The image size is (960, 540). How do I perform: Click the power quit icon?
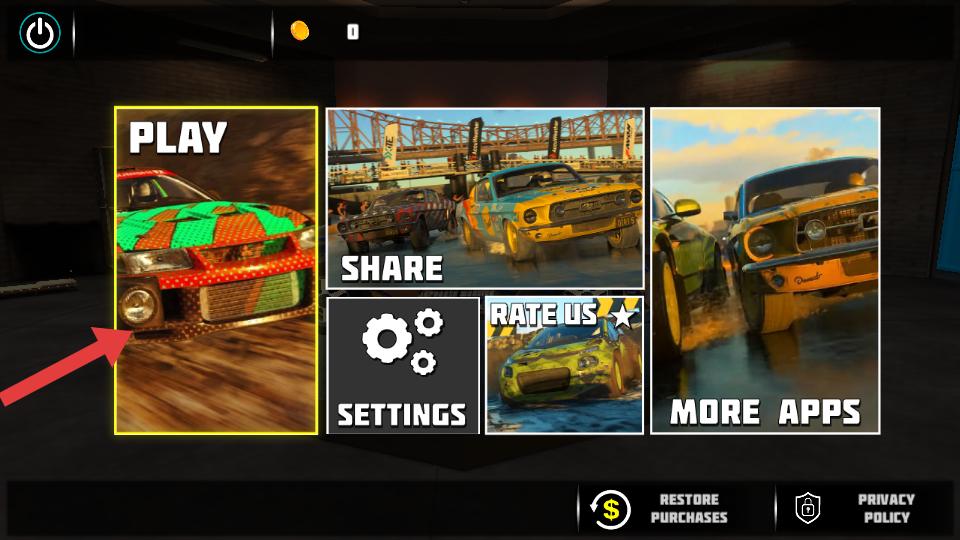click(40, 34)
